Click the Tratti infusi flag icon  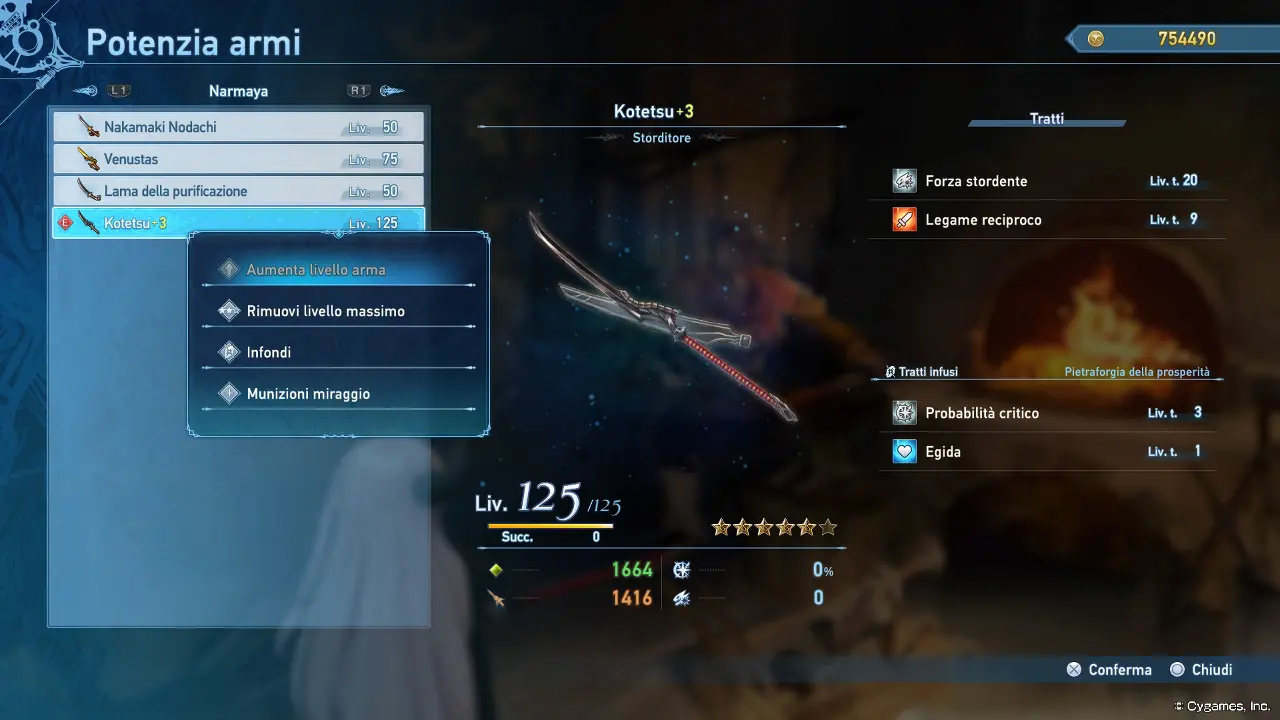click(x=888, y=371)
